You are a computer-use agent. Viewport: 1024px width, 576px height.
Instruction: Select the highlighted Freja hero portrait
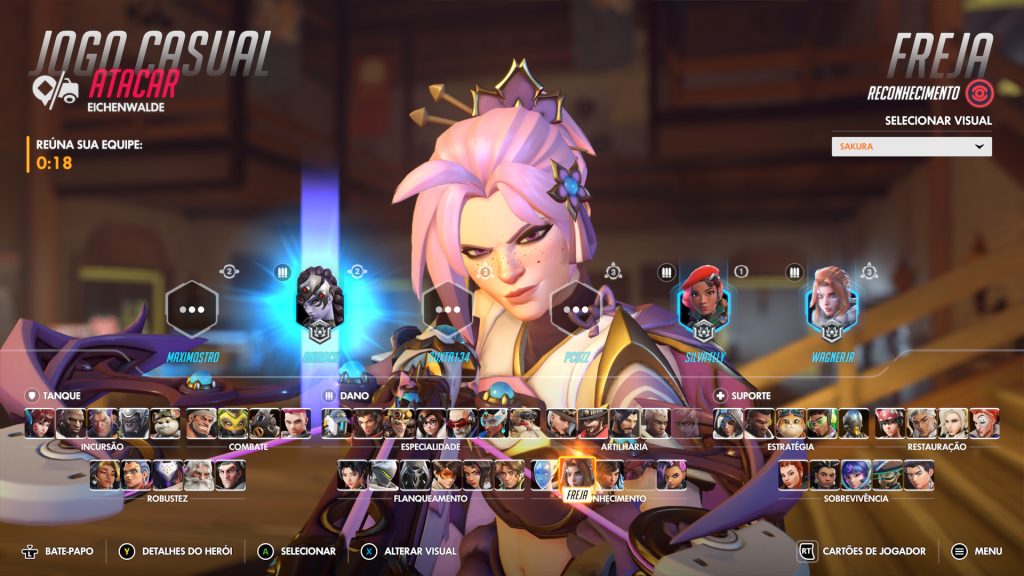click(x=576, y=472)
